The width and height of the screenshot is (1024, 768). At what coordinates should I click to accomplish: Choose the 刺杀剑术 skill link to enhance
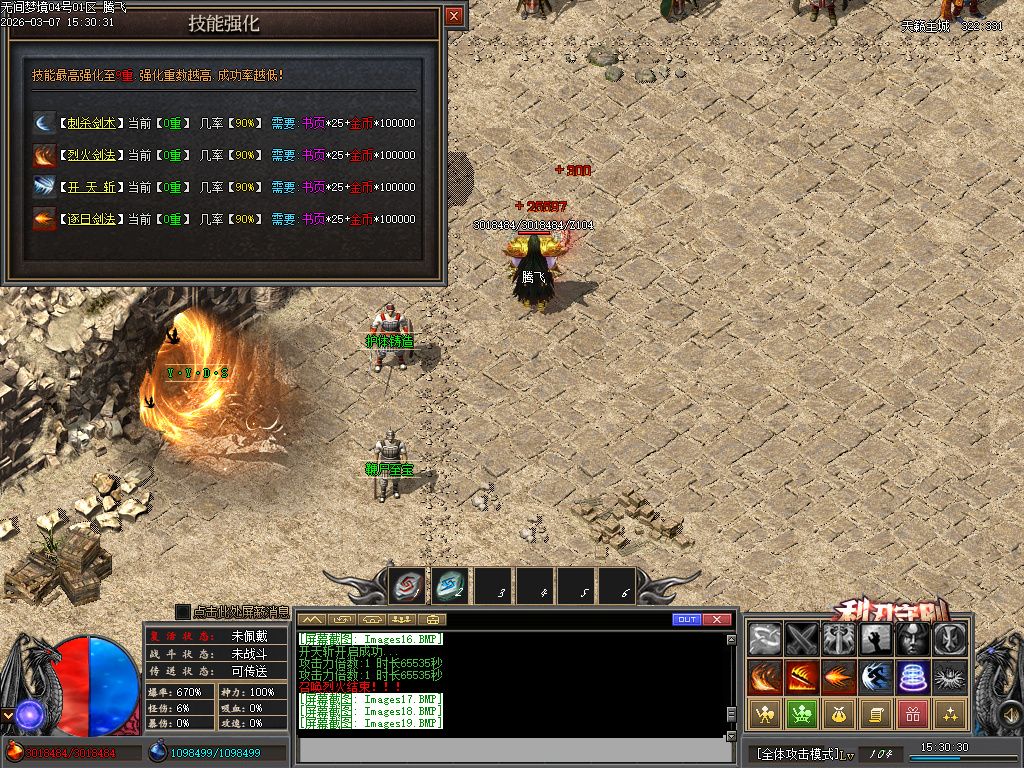92,123
